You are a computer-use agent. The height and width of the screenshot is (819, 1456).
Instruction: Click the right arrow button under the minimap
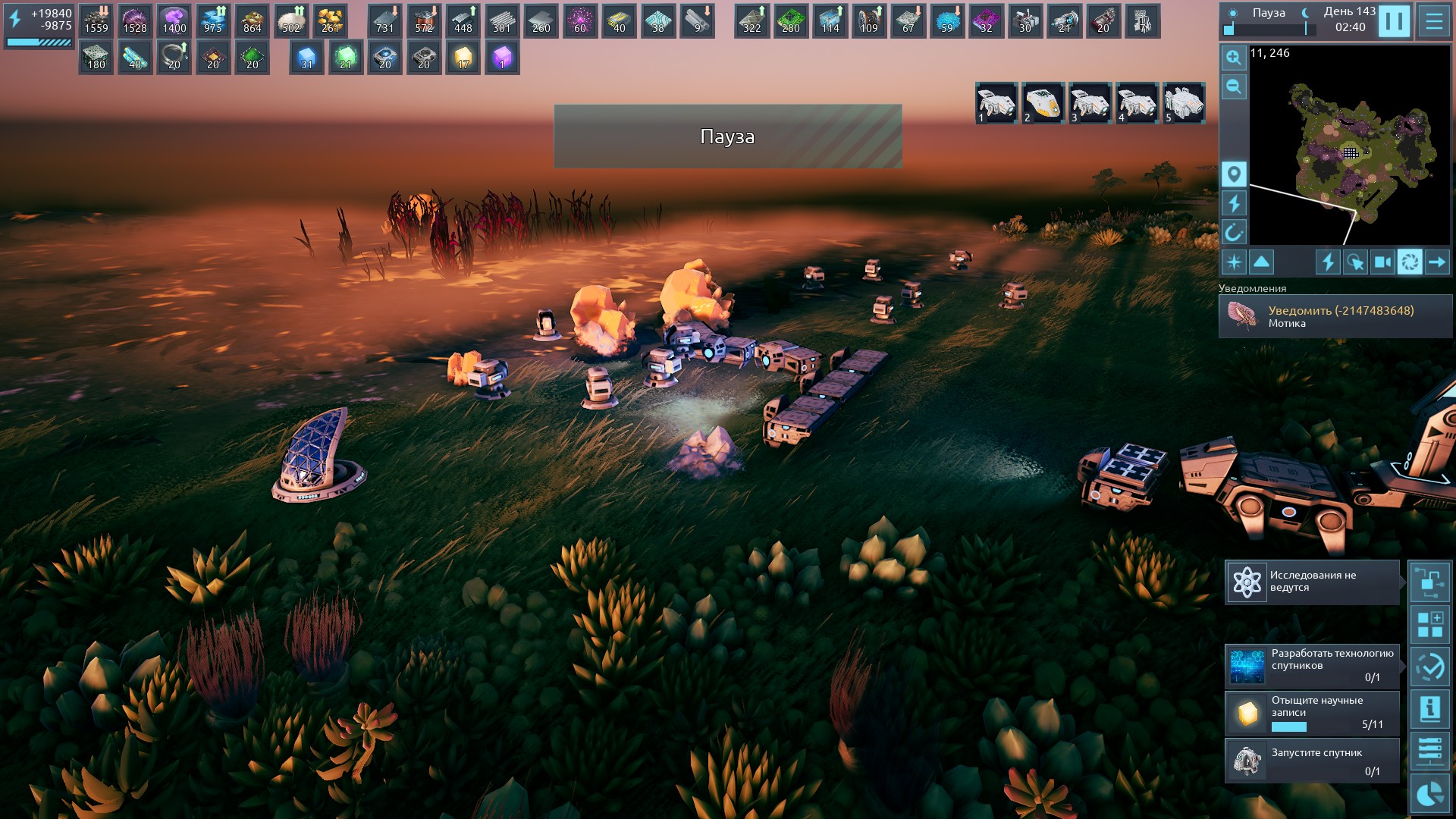pos(1436,262)
